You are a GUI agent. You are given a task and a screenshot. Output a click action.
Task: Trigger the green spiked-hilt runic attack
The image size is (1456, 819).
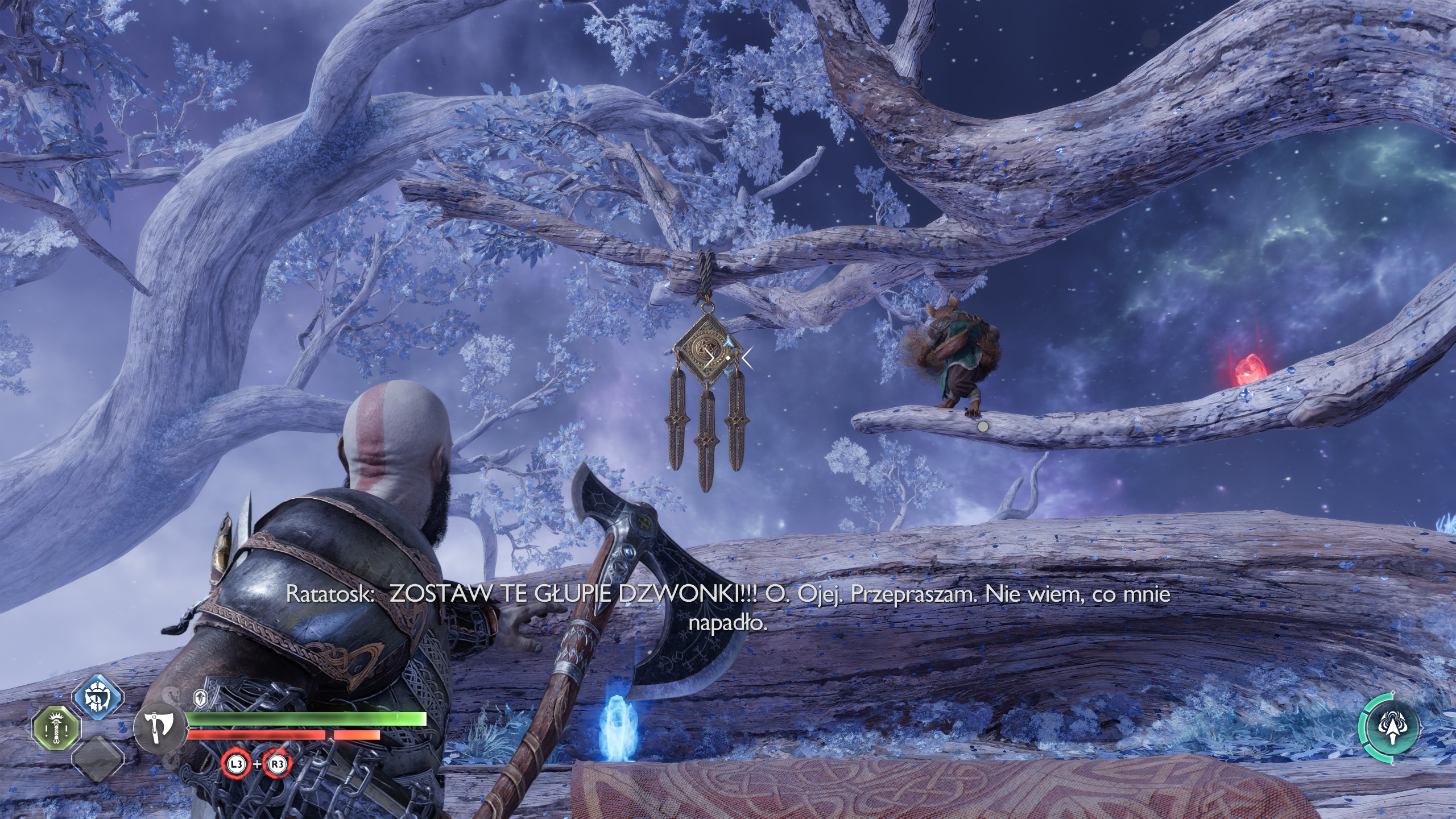point(56,730)
